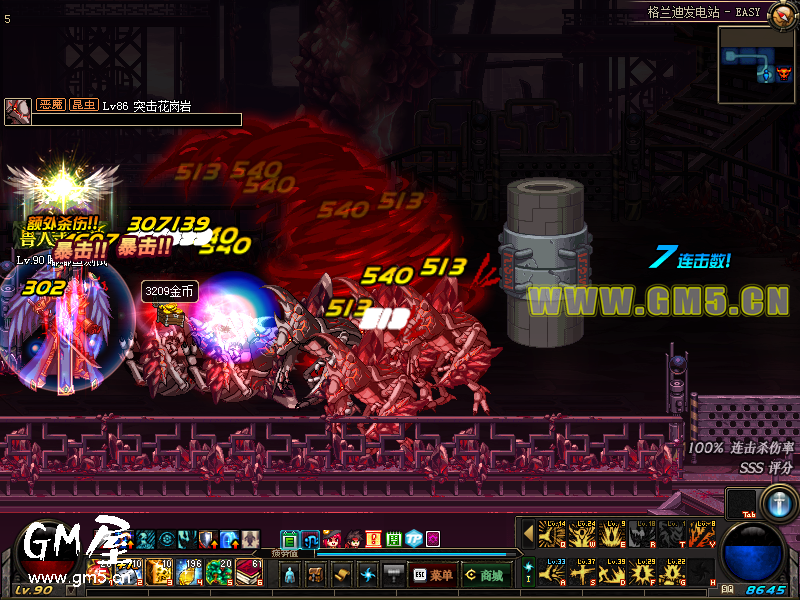Click the arrow left of the skill bar
The image size is (800, 600).
pyautogui.click(x=528, y=535)
